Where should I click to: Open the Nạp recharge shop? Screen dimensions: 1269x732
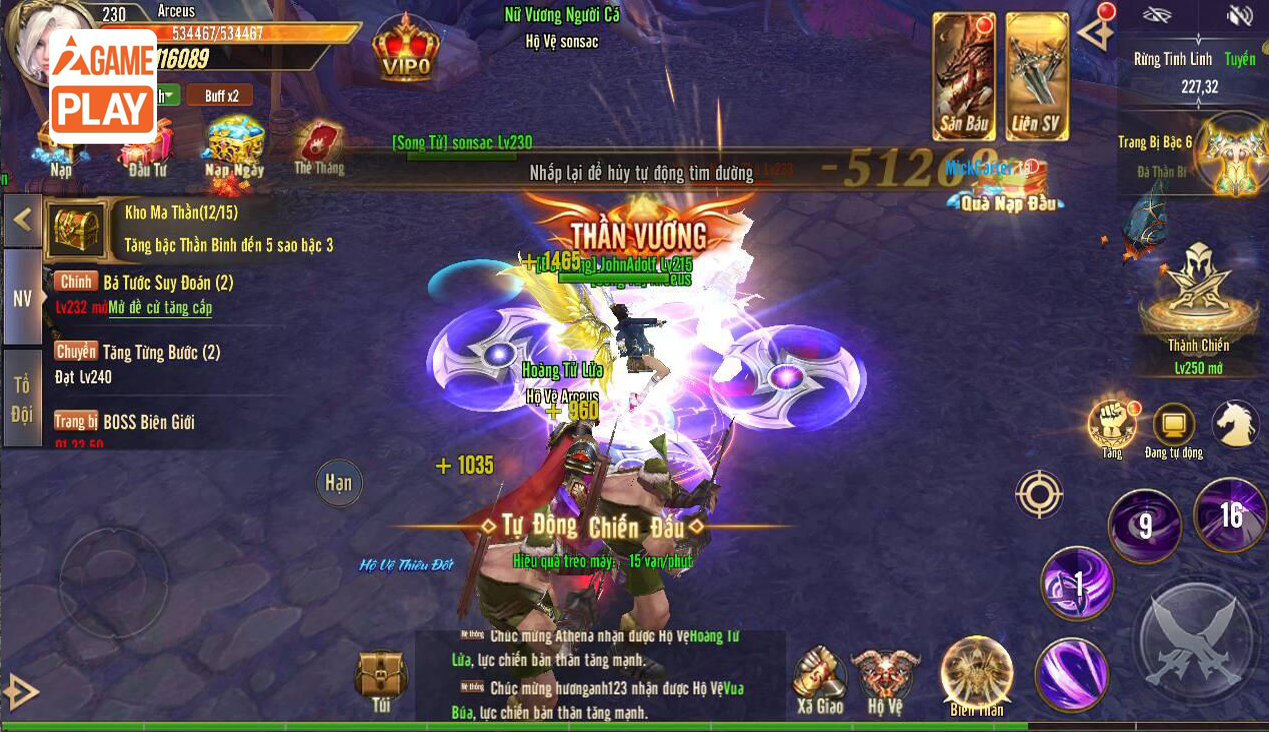60,150
